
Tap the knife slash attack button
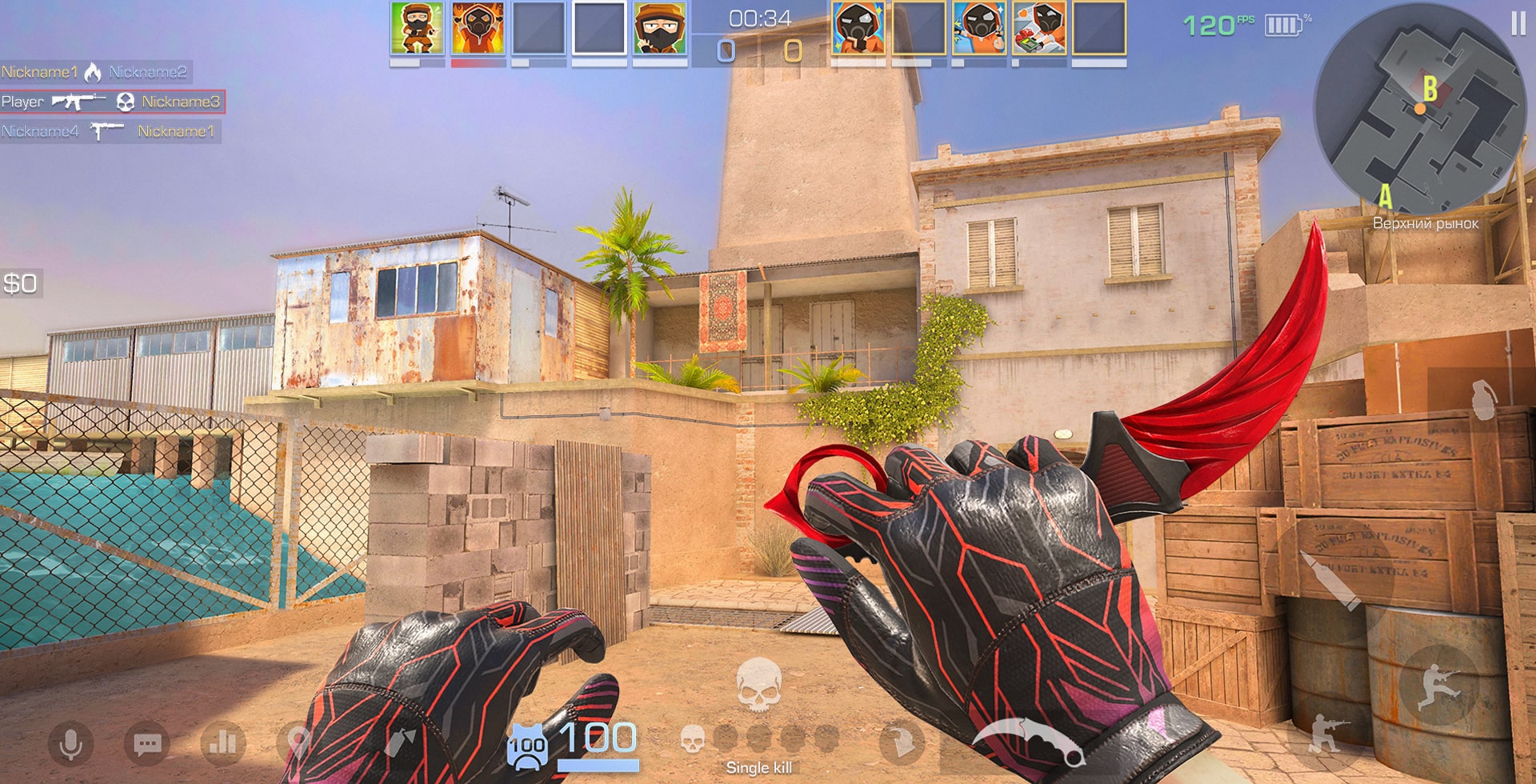point(902,743)
